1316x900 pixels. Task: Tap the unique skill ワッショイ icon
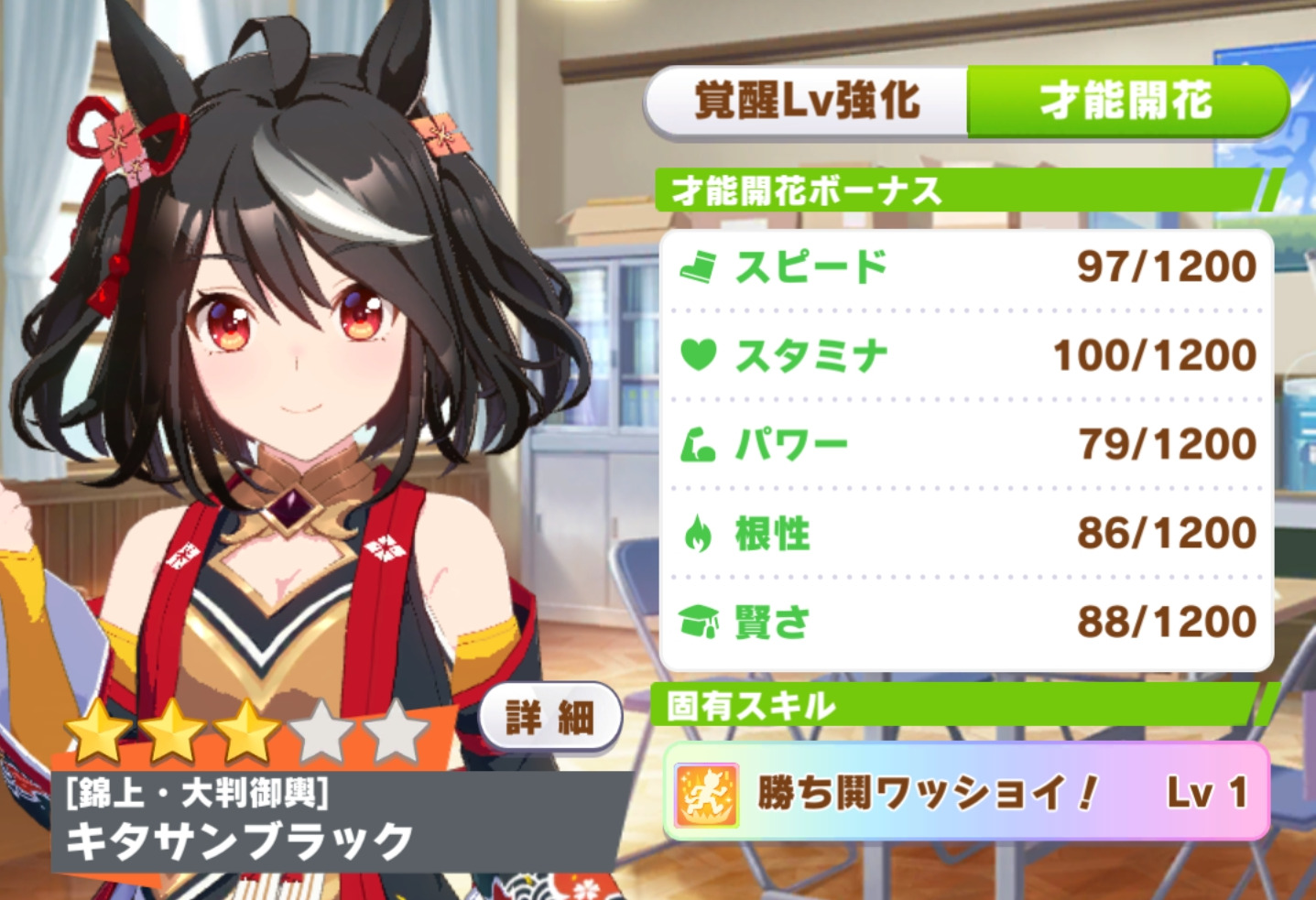click(x=705, y=793)
